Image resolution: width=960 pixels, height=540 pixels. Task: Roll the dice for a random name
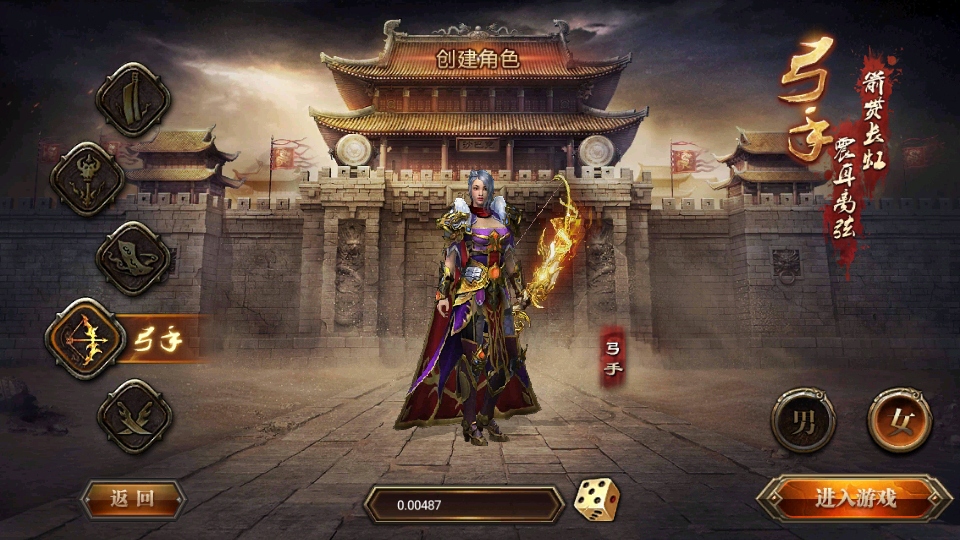pyautogui.click(x=596, y=500)
